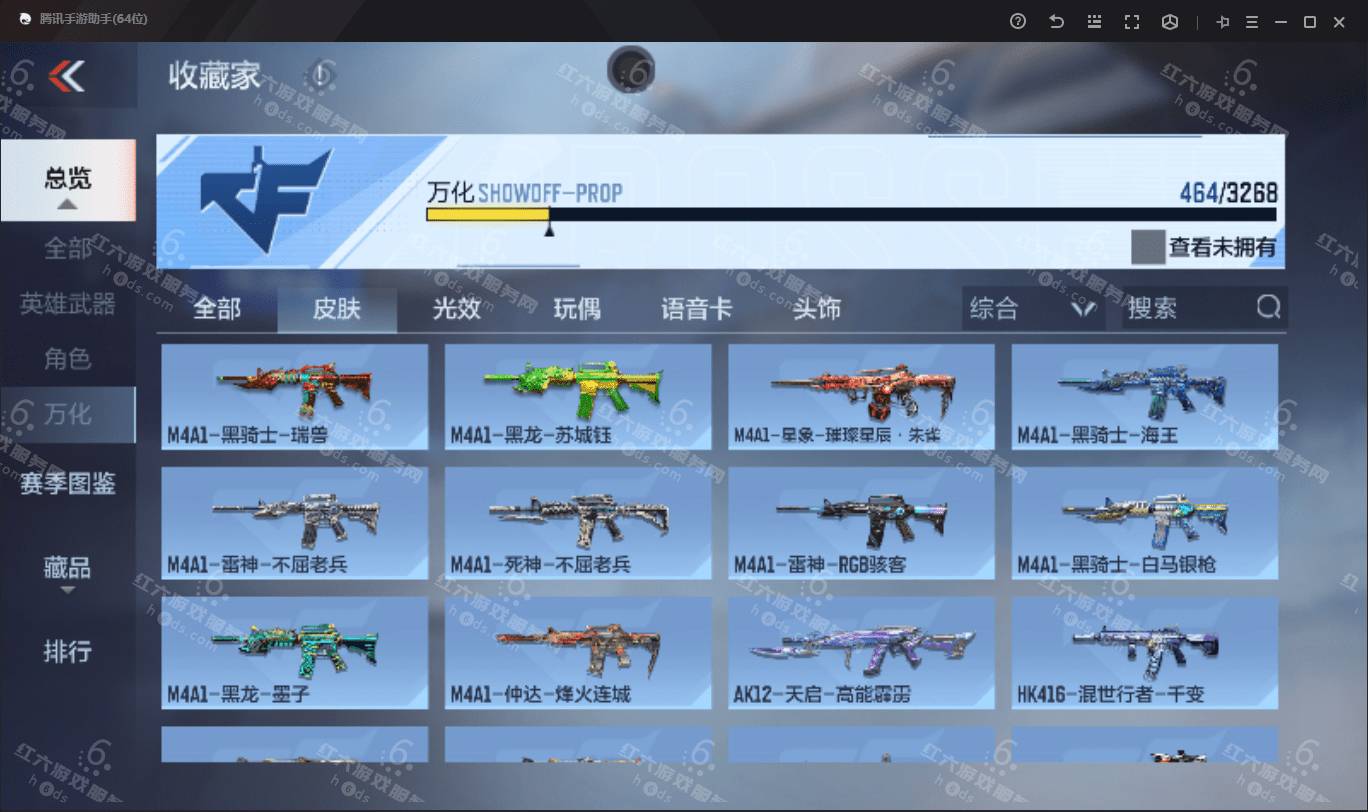The height and width of the screenshot is (812, 1368).
Task: Switch to the 光效 tab
Action: 456,309
